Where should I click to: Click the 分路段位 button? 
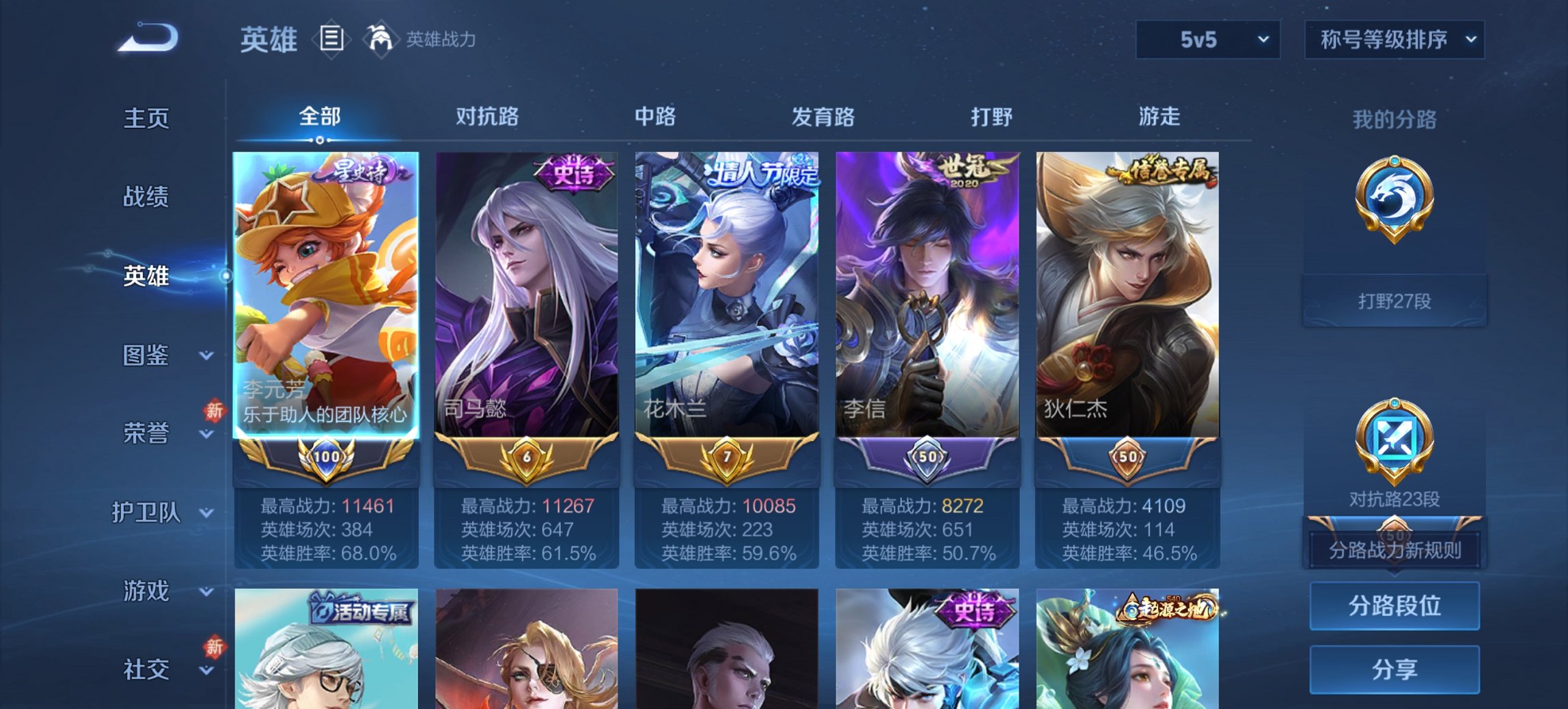click(x=1394, y=606)
